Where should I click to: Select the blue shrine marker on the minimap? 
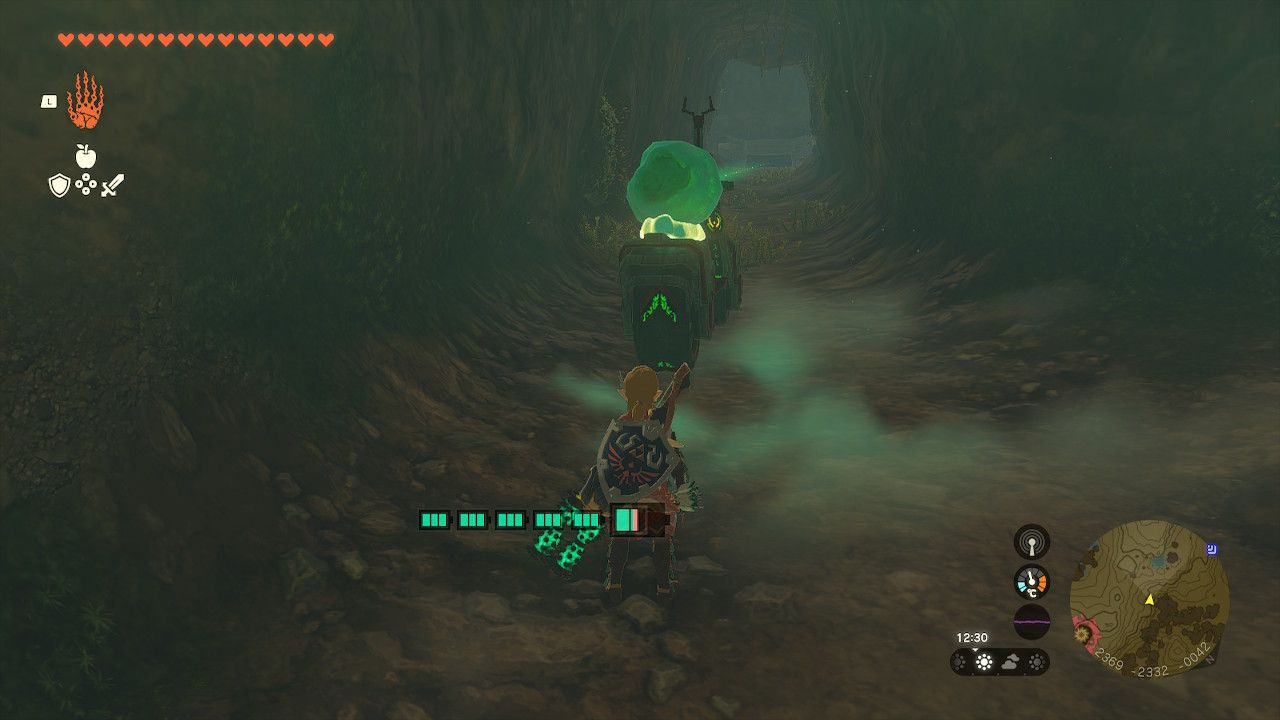coord(1213,547)
